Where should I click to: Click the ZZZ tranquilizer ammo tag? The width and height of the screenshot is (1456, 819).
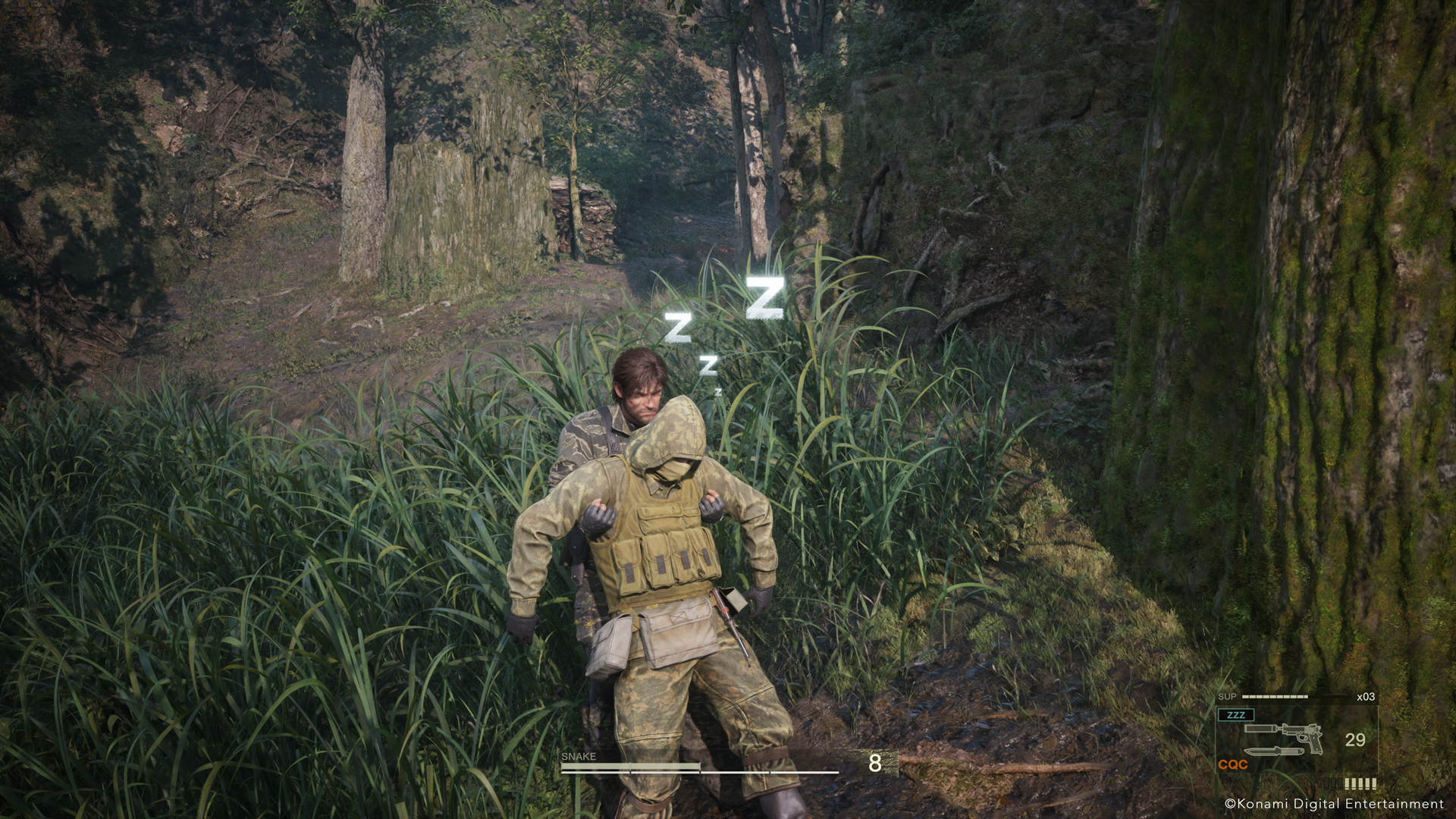(x=1236, y=714)
